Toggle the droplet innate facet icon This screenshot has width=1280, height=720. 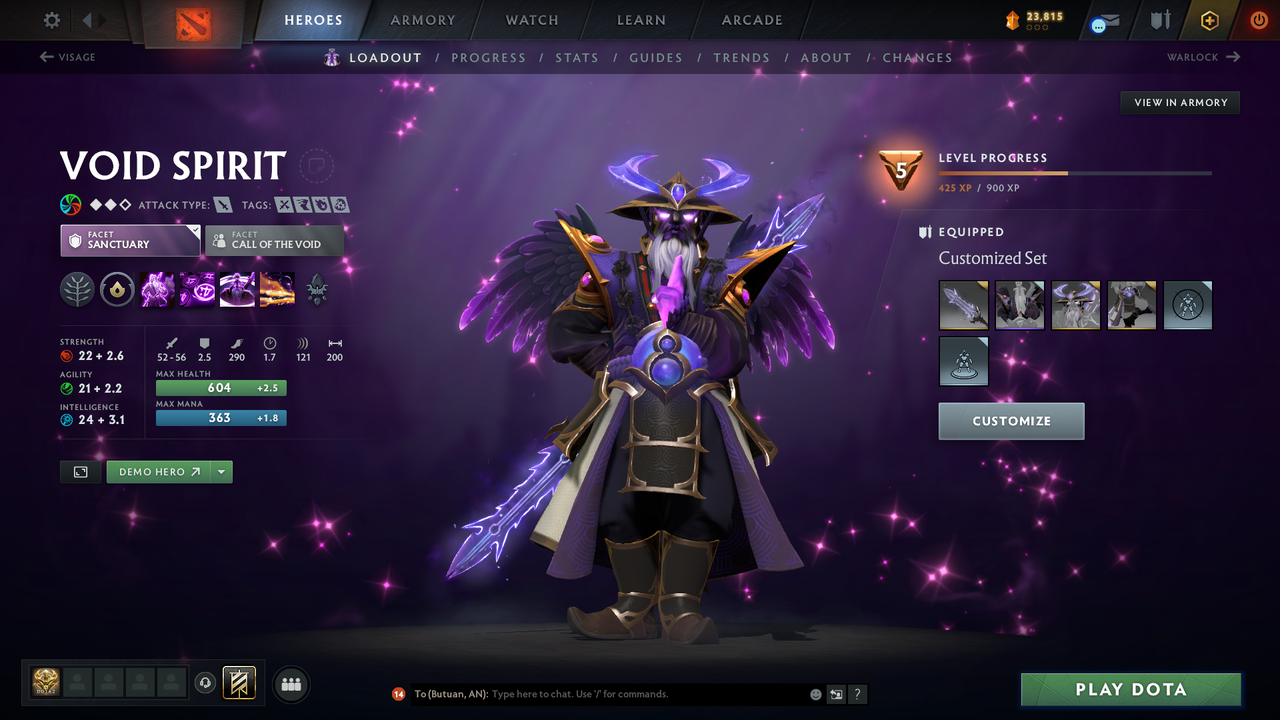tap(117, 290)
